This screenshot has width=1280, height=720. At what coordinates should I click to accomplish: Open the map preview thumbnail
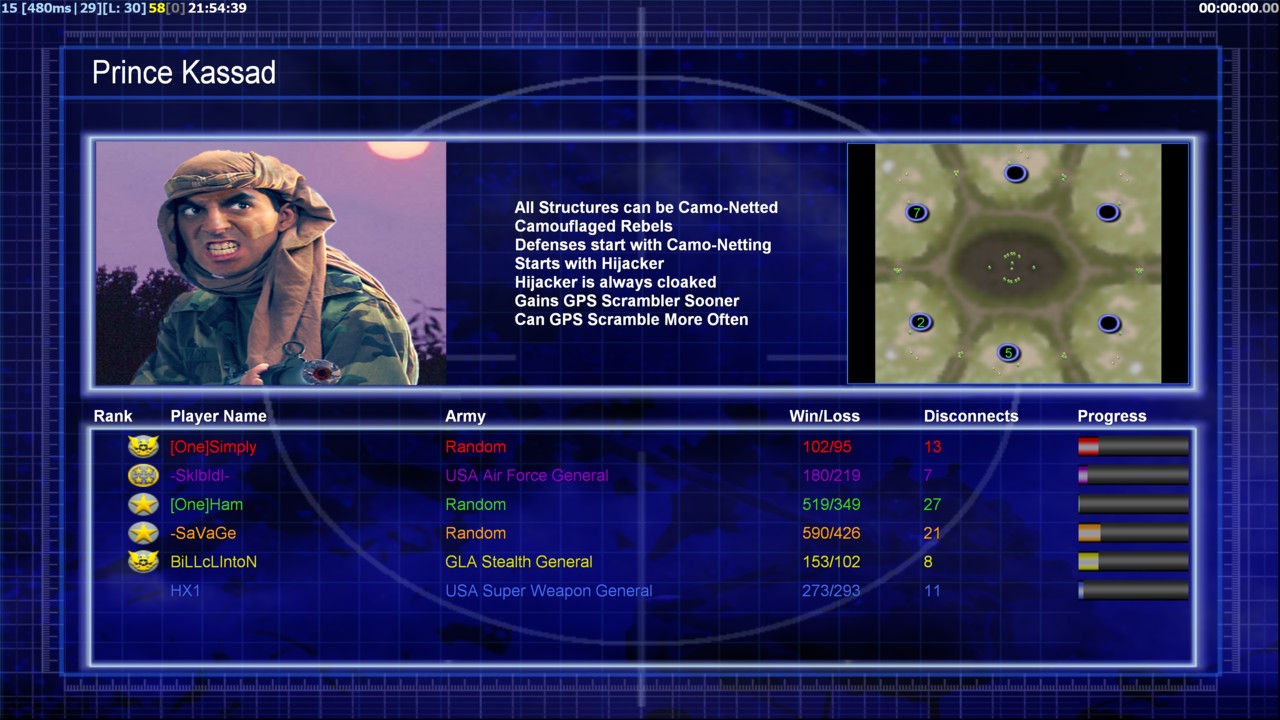[x=1018, y=264]
